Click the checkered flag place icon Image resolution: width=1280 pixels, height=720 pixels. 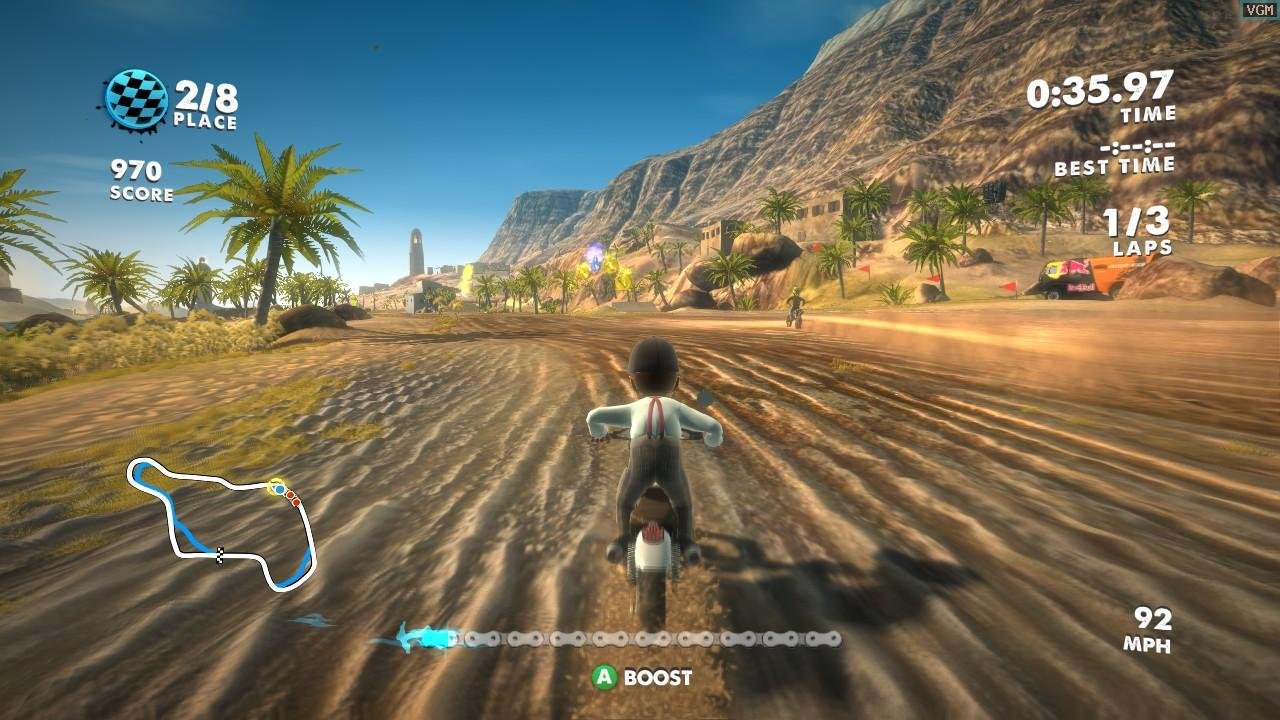[136, 101]
